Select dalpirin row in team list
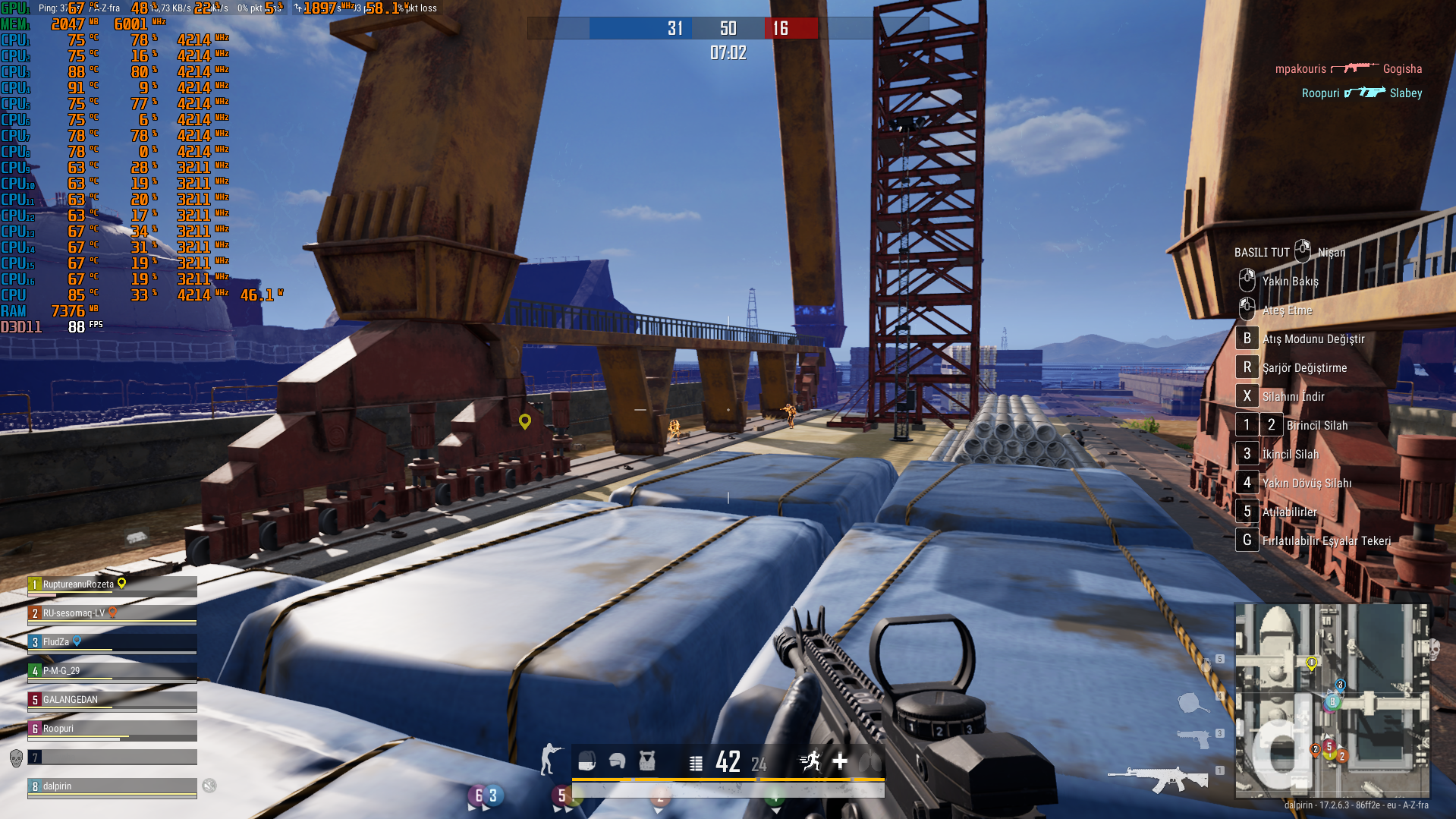Screen dimensions: 1456x819 point(112,786)
